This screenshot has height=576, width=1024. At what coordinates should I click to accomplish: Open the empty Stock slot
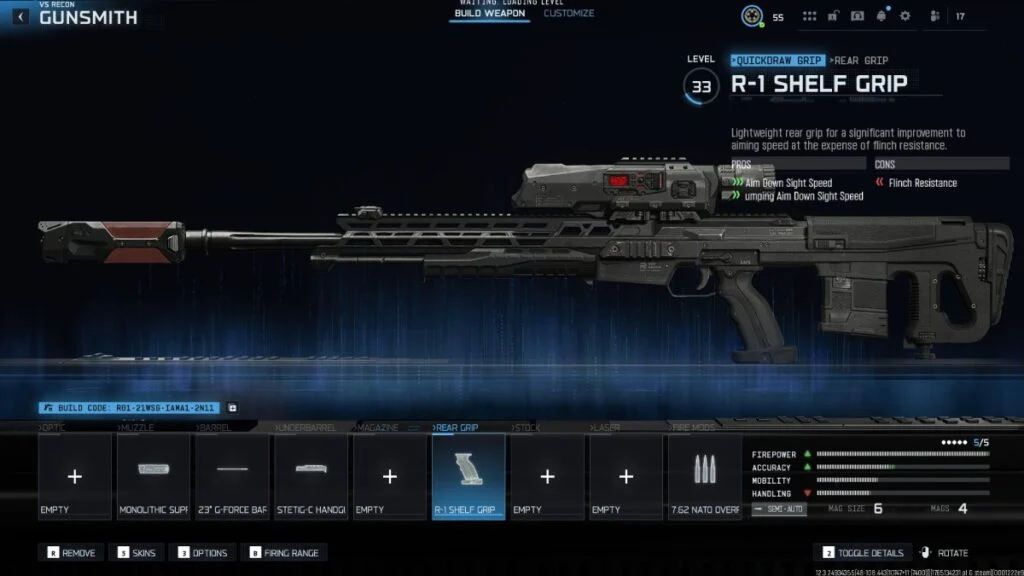pyautogui.click(x=547, y=477)
